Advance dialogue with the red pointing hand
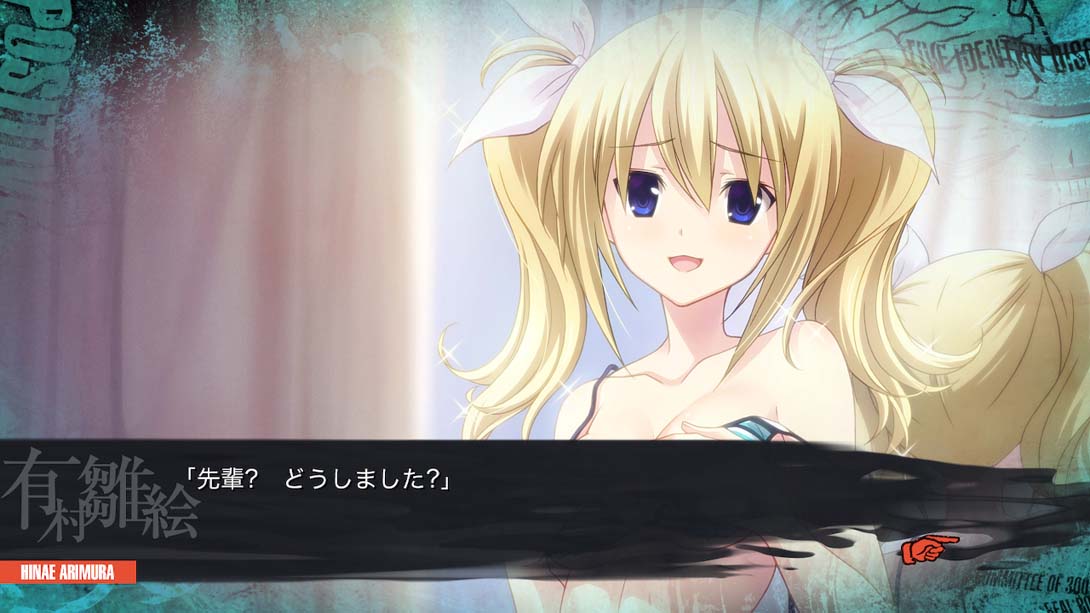 pyautogui.click(x=928, y=548)
